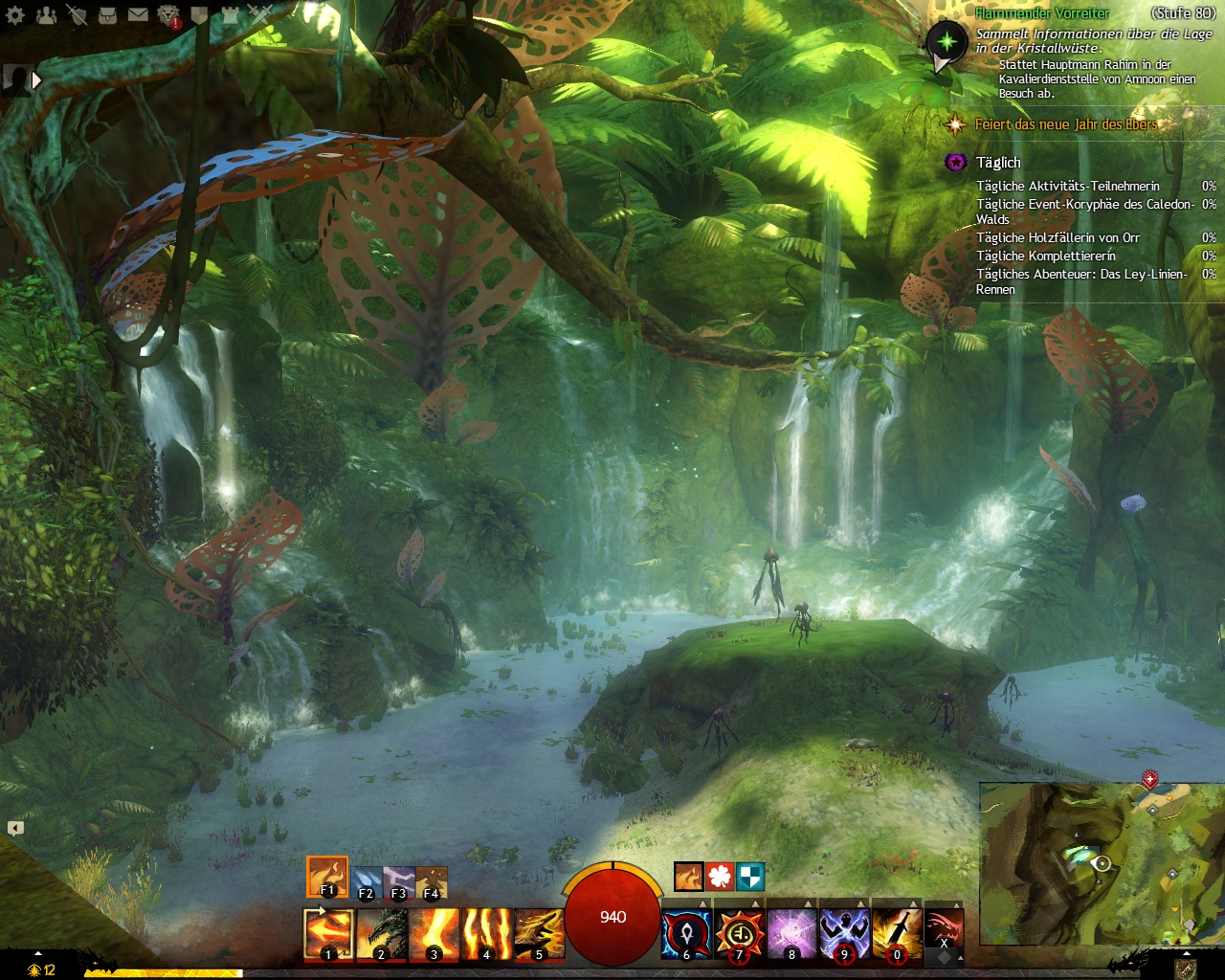Check mail via the envelope icon
Viewport: 1225px width, 980px height.
tap(138, 14)
